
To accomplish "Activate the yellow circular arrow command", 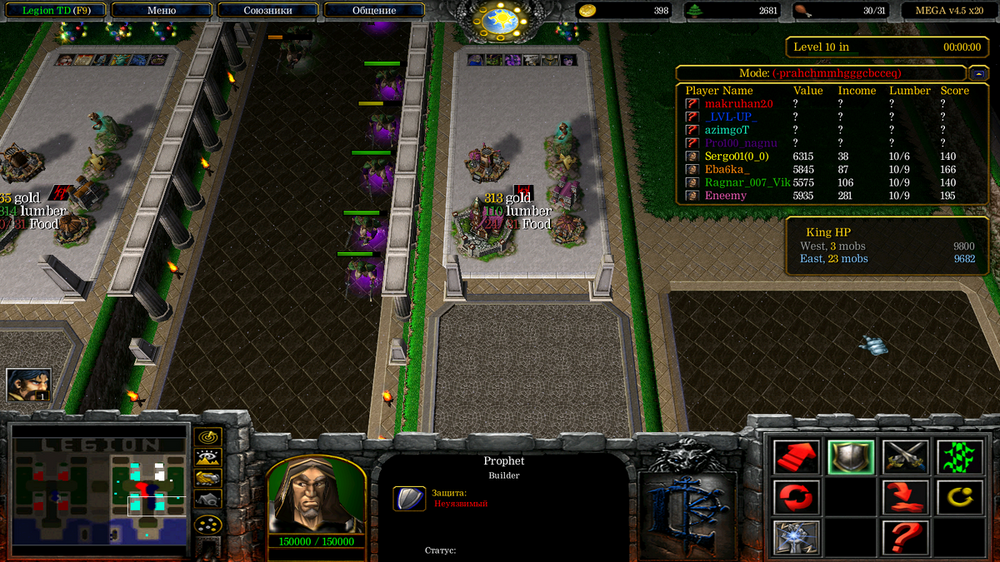I will pos(959,497).
